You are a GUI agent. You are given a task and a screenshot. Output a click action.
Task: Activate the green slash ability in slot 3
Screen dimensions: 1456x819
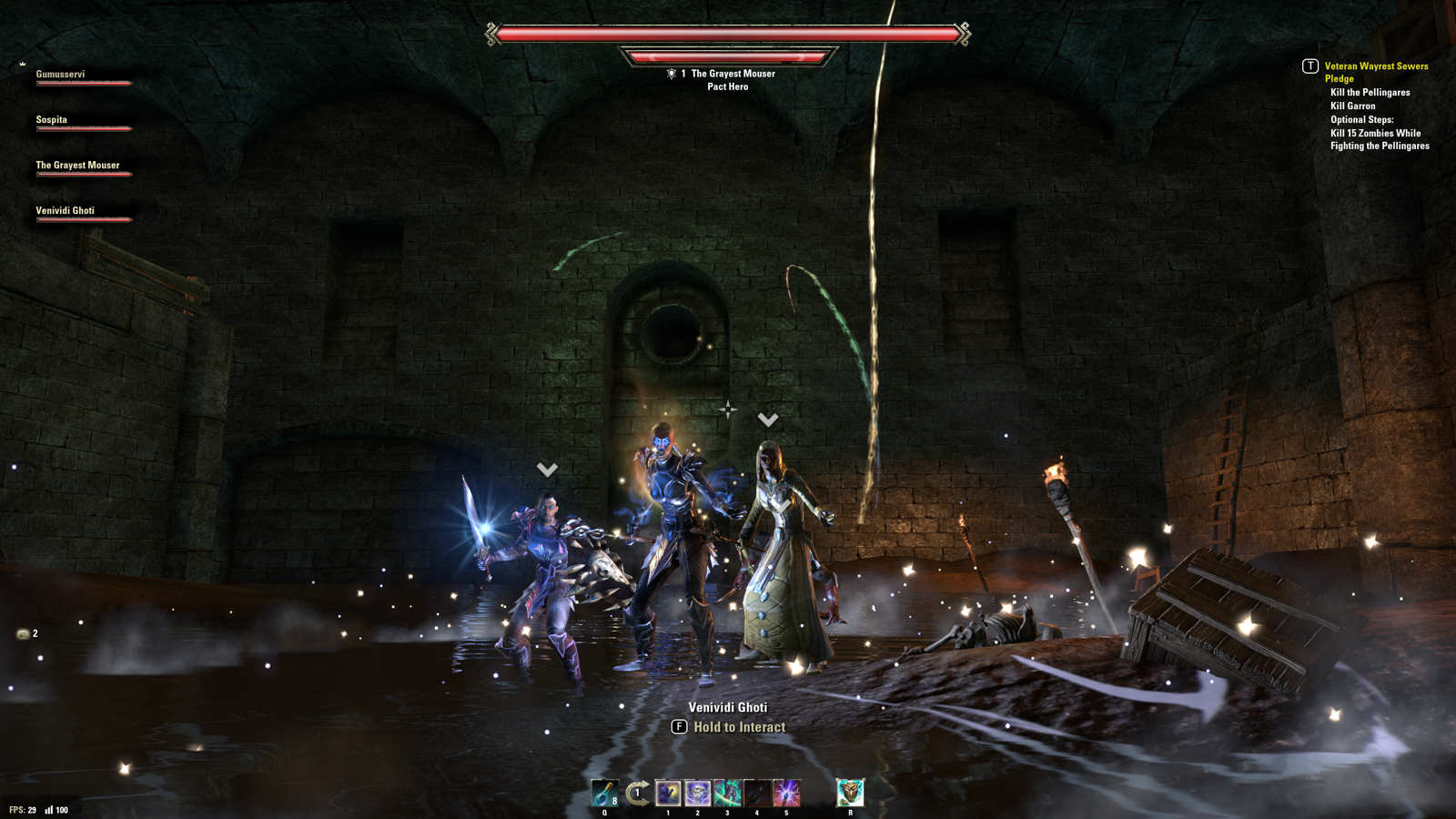point(727,793)
